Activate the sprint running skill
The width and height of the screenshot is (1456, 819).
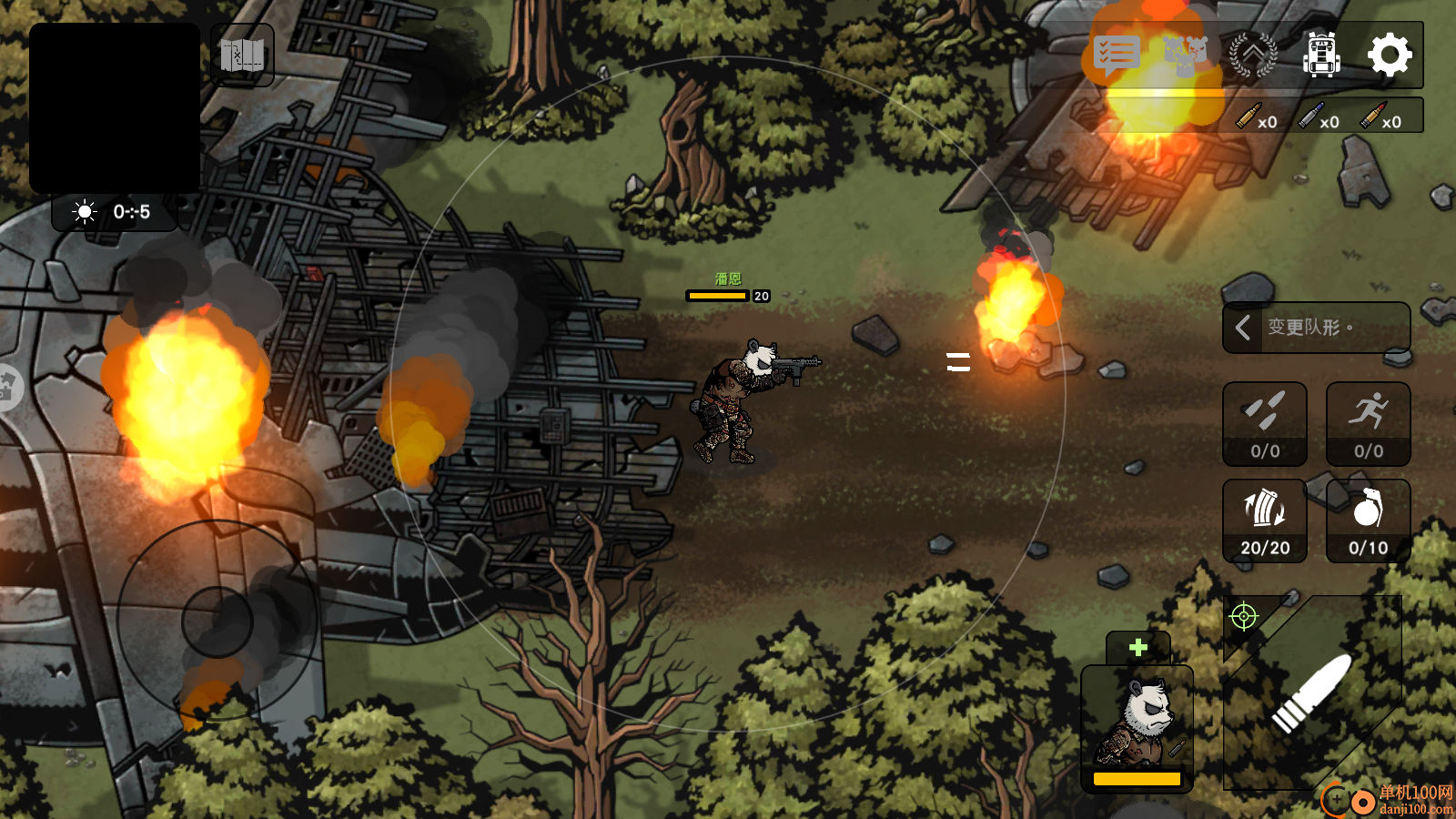click(1368, 424)
